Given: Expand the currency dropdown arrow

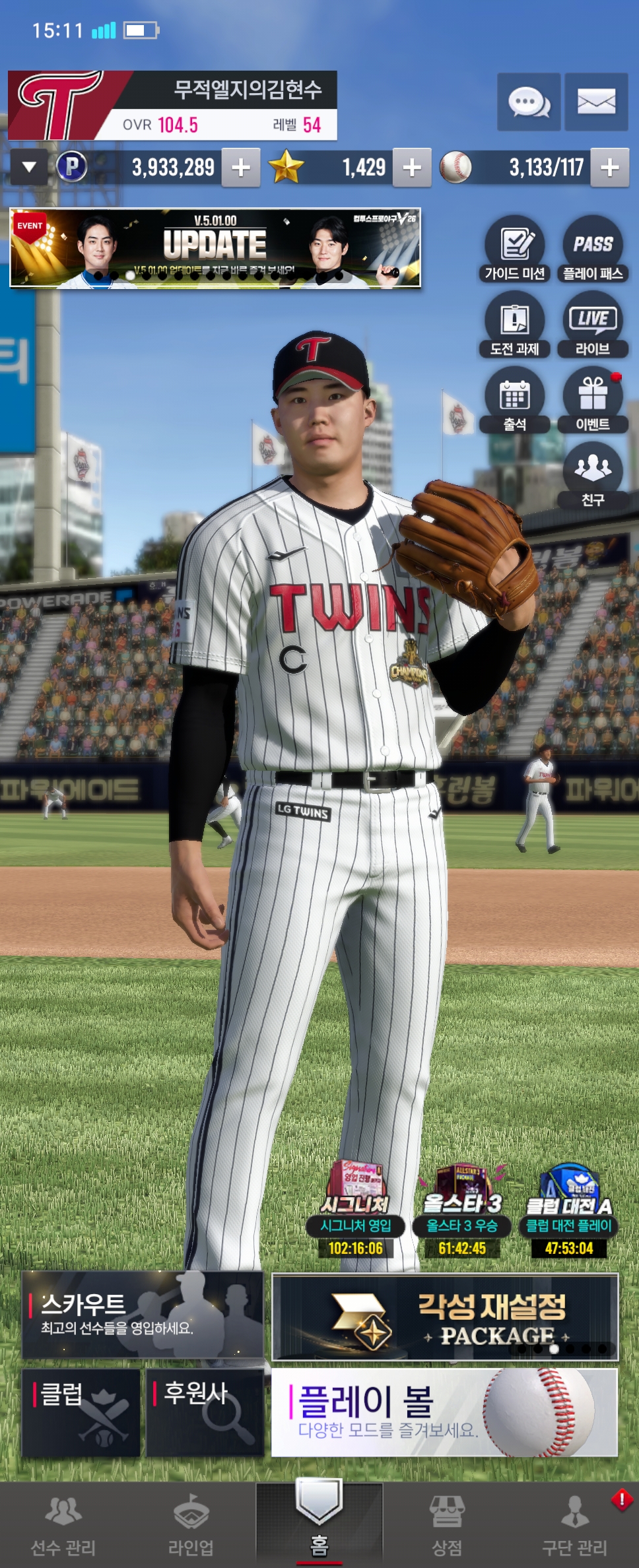Looking at the screenshot, I should point(29,167).
